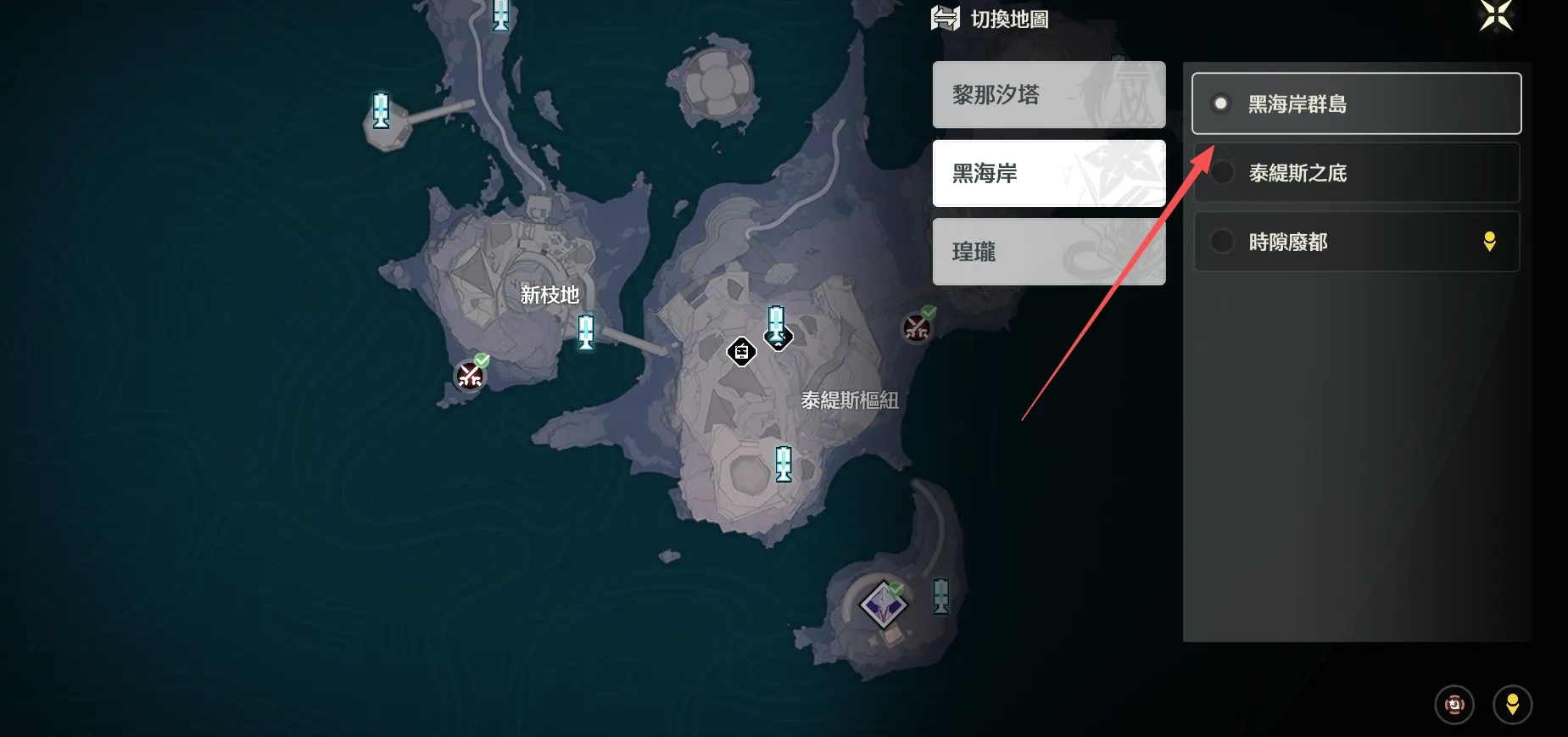Select the 時隙廢都 radio option
Viewport: 1568px width, 737px height.
(x=1355, y=242)
